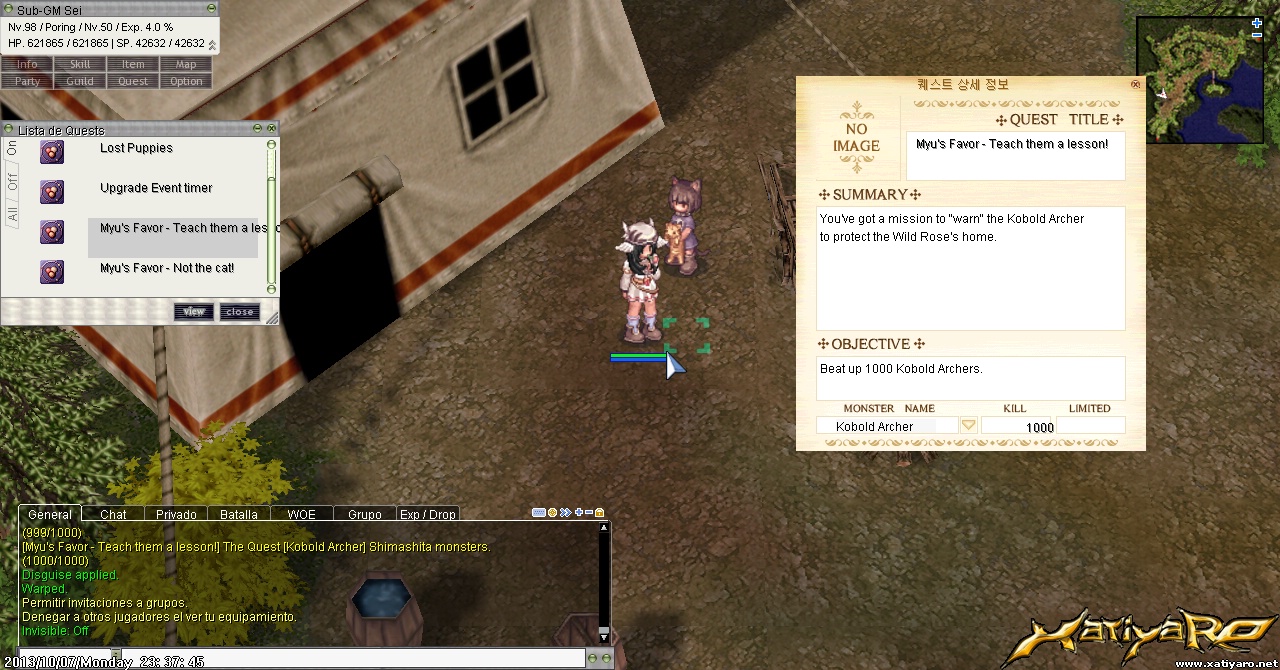Image resolution: width=1280 pixels, height=670 pixels.
Task: Switch to the Exp / Drop tab
Action: (428, 515)
